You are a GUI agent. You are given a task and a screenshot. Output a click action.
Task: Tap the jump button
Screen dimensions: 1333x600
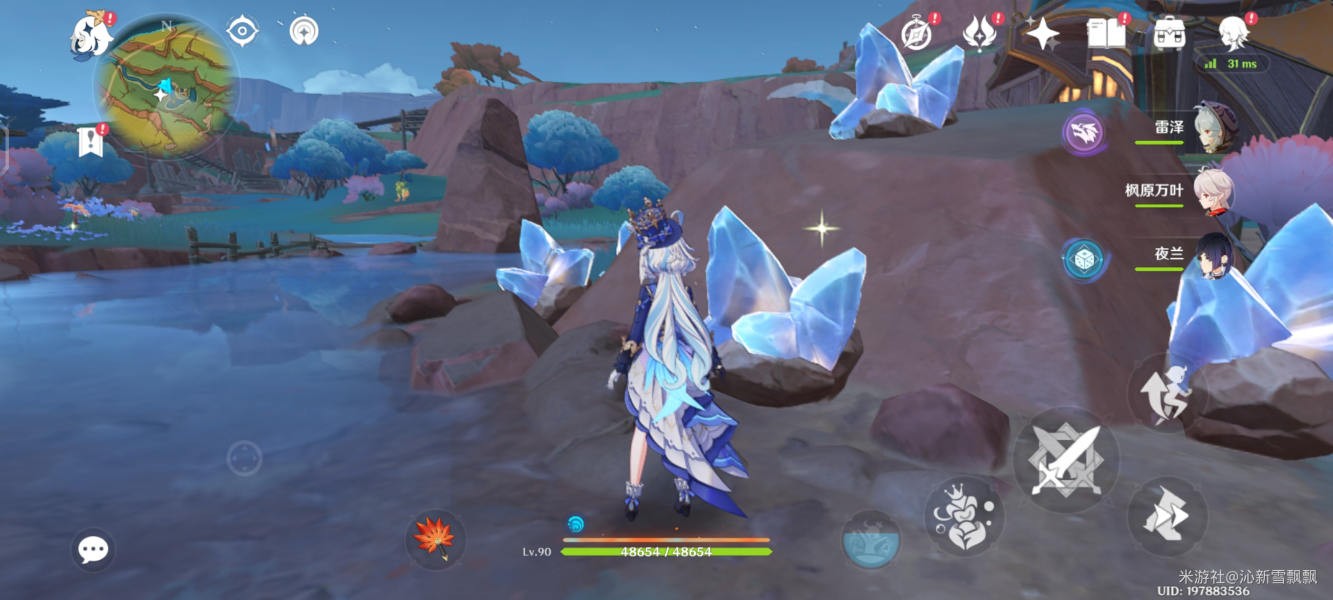[1167, 393]
